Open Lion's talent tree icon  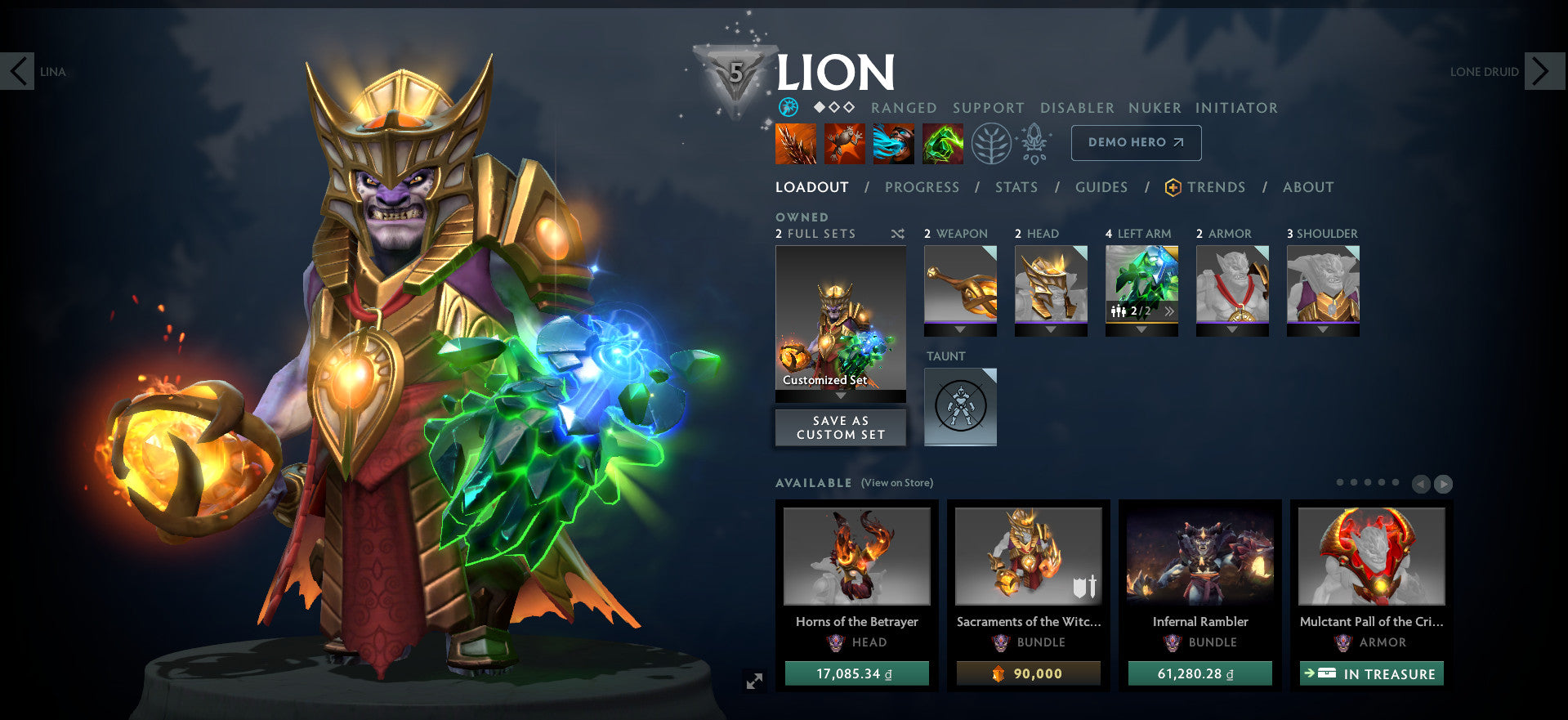click(992, 144)
